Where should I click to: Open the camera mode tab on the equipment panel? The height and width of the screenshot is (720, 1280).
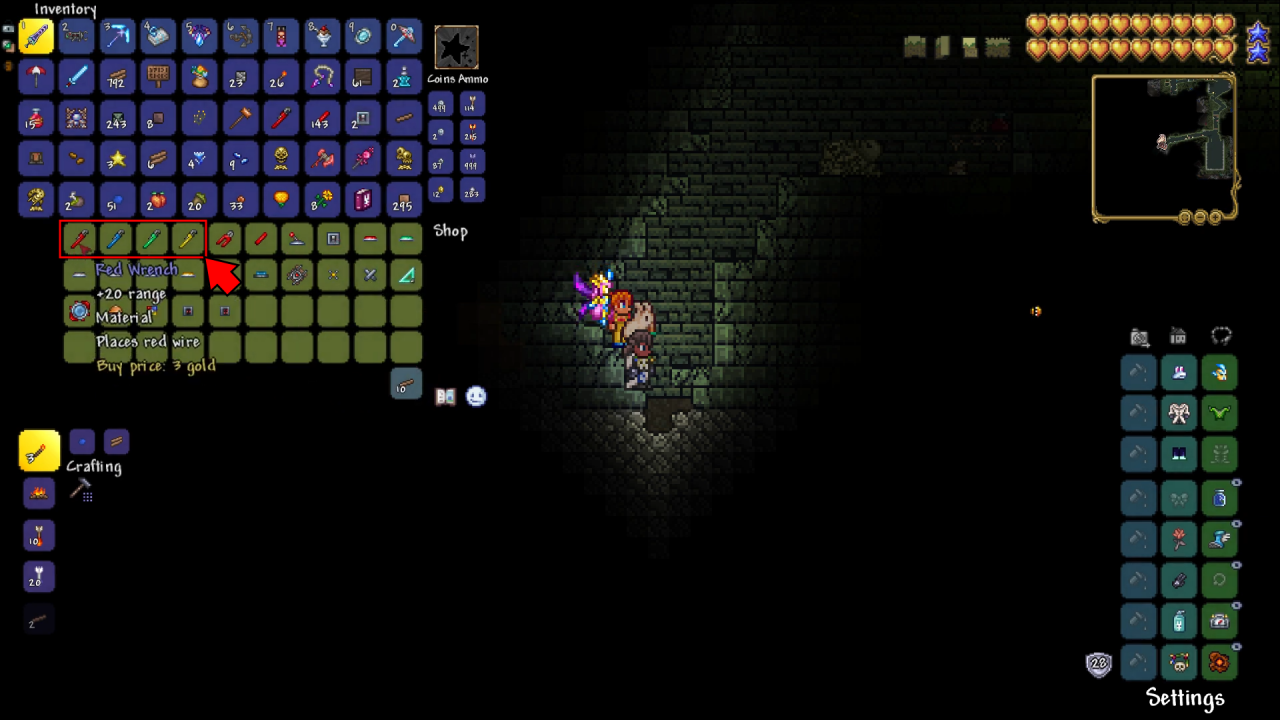(x=1139, y=337)
